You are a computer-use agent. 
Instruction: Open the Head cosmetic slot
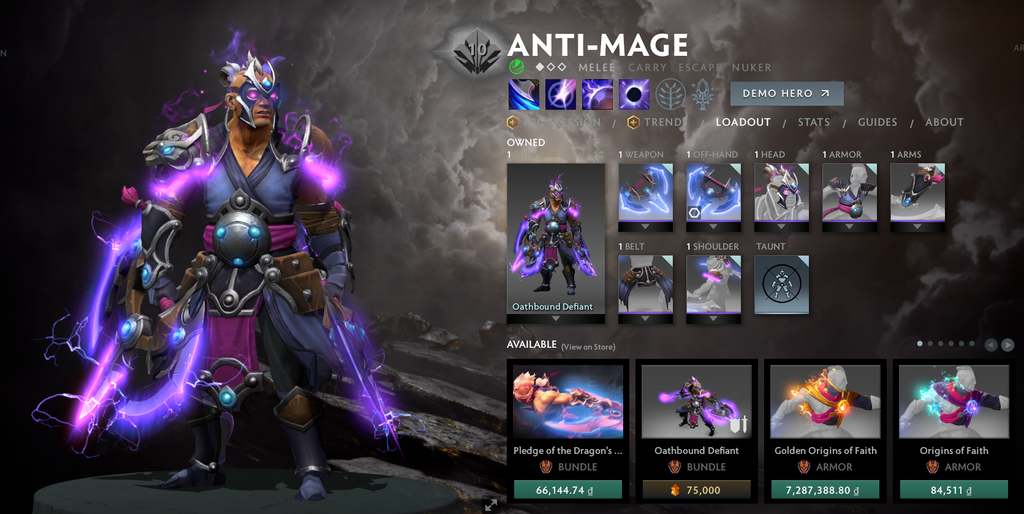(781, 192)
